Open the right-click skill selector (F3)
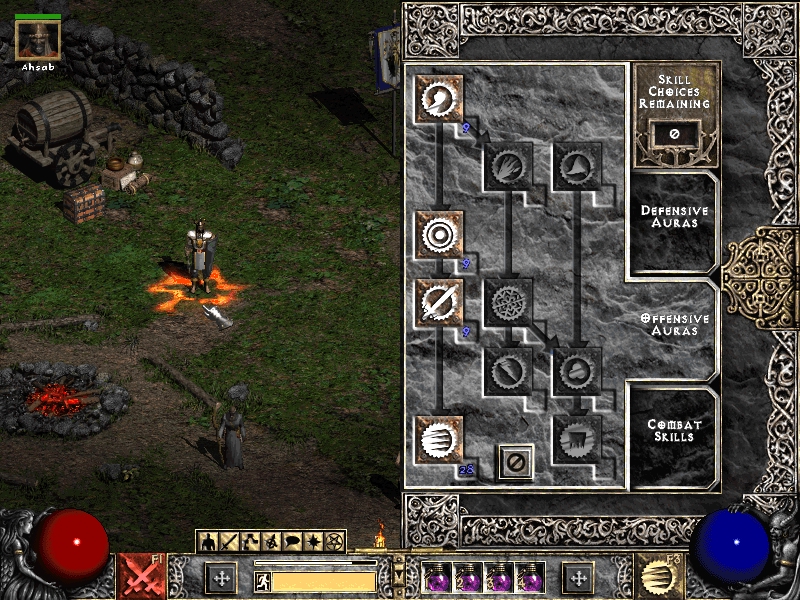The width and height of the screenshot is (800, 600). click(658, 577)
